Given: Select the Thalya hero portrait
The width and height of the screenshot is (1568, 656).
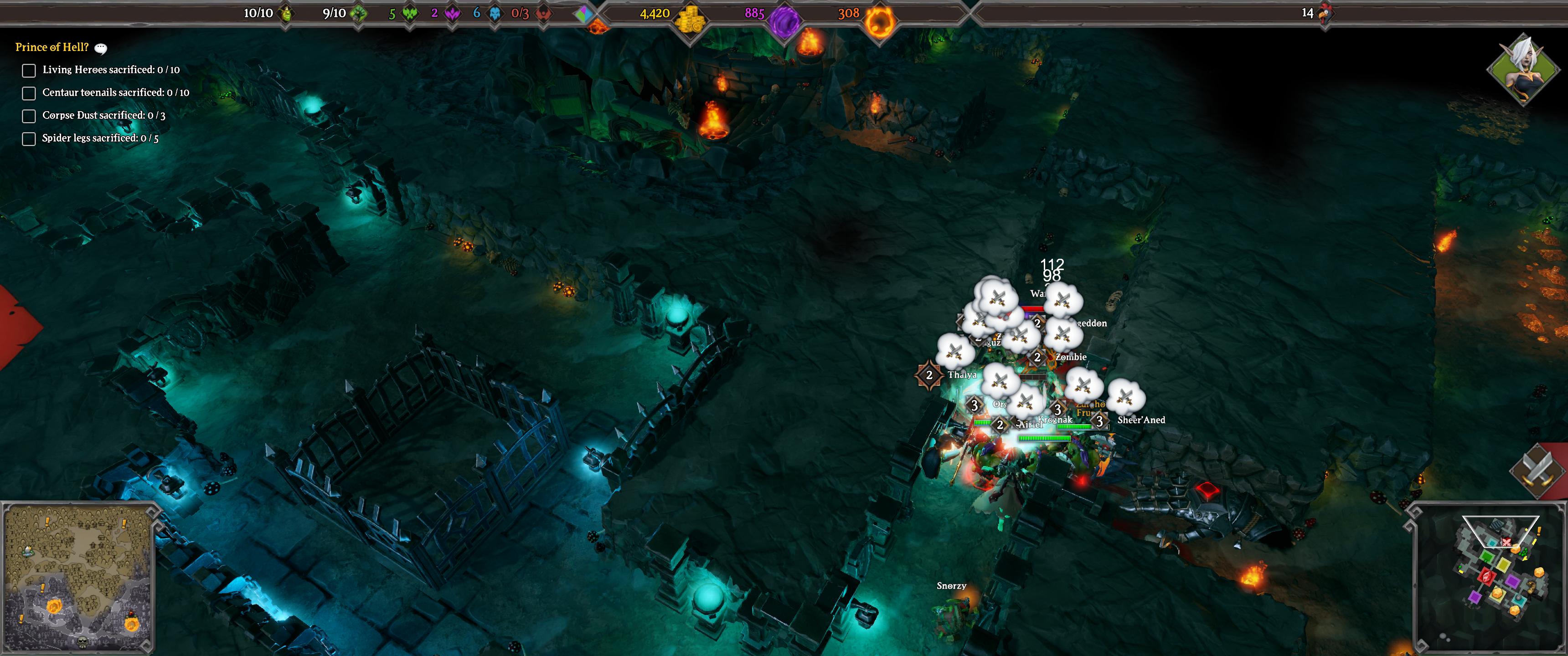Looking at the screenshot, I should [x=1522, y=71].
